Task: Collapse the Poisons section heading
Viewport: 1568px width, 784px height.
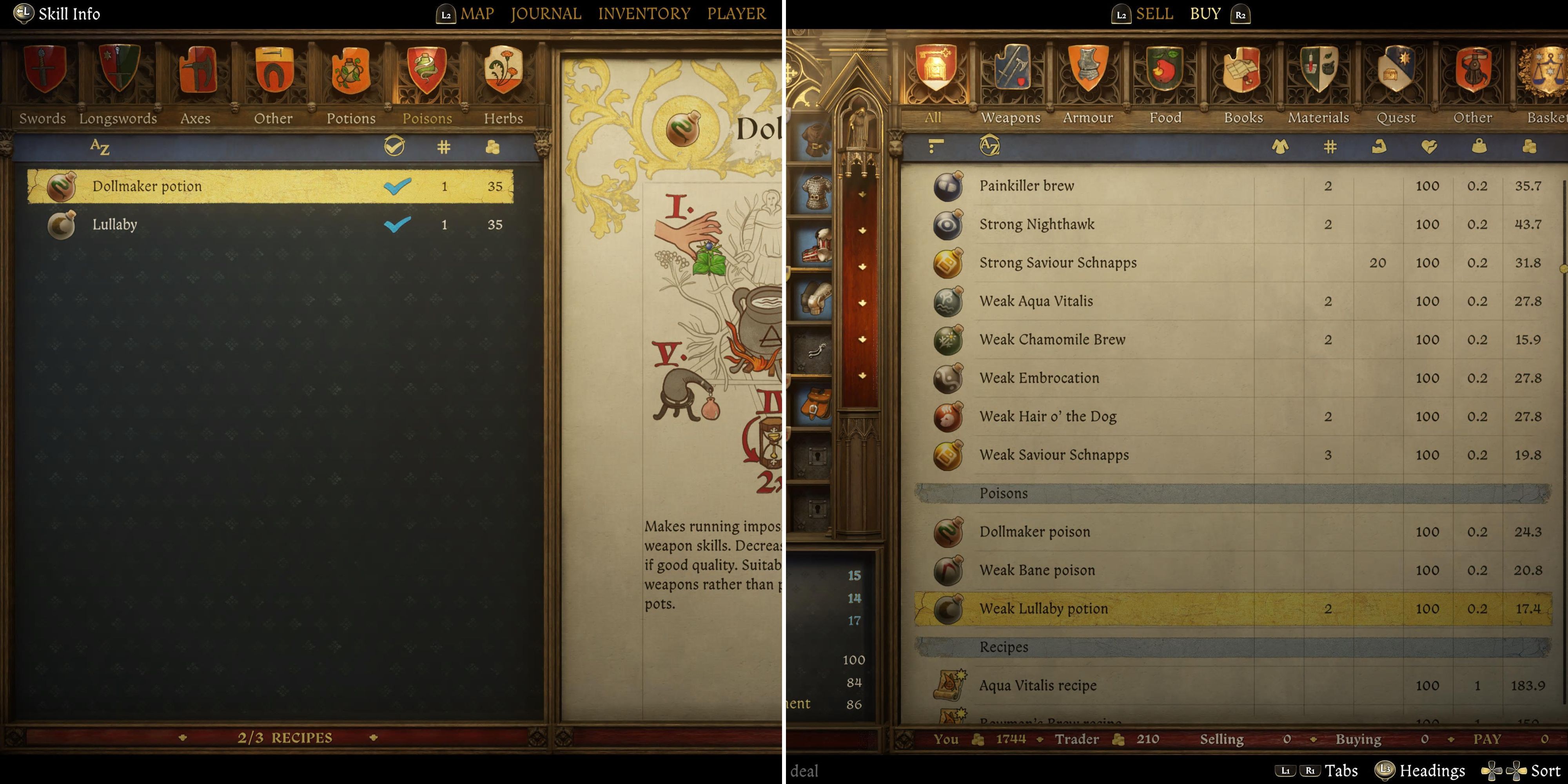Action: [x=1004, y=493]
